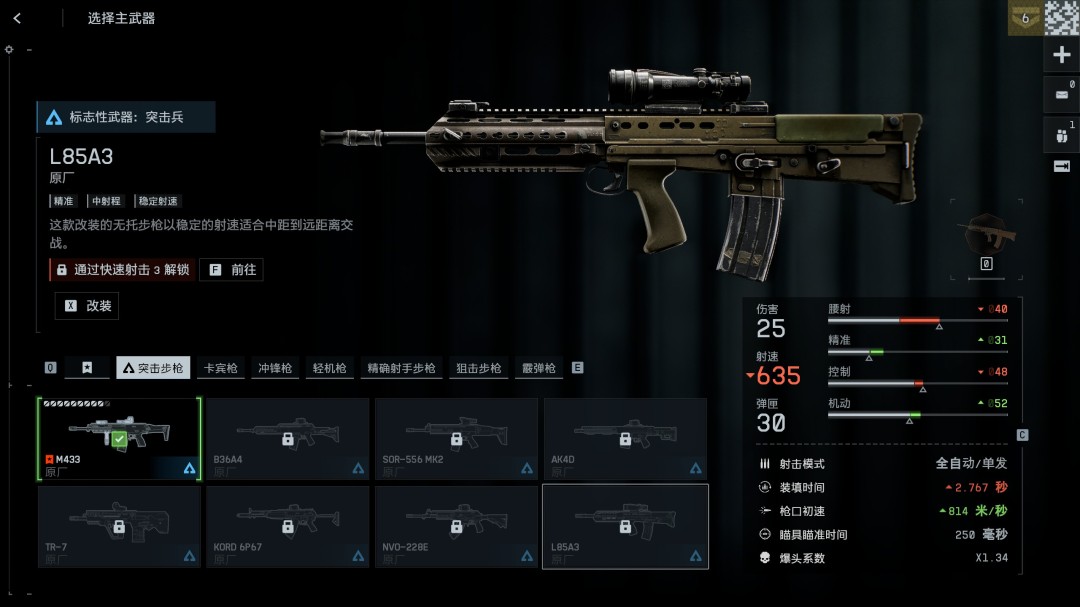This screenshot has height=607, width=1080.
Task: Open the bookmark favorites tab
Action: [87, 368]
